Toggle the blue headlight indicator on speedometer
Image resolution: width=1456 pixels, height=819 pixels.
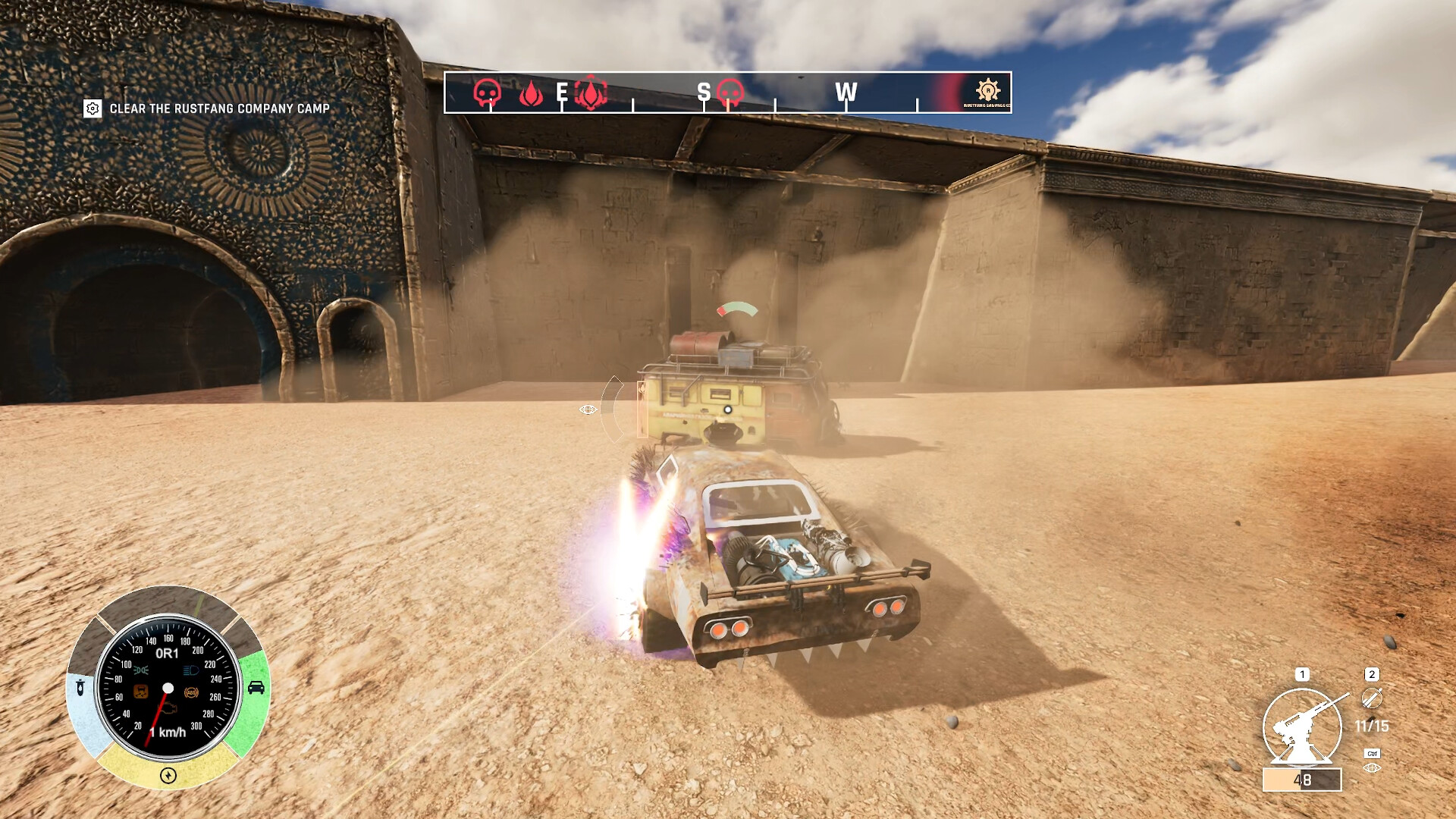coord(191,670)
